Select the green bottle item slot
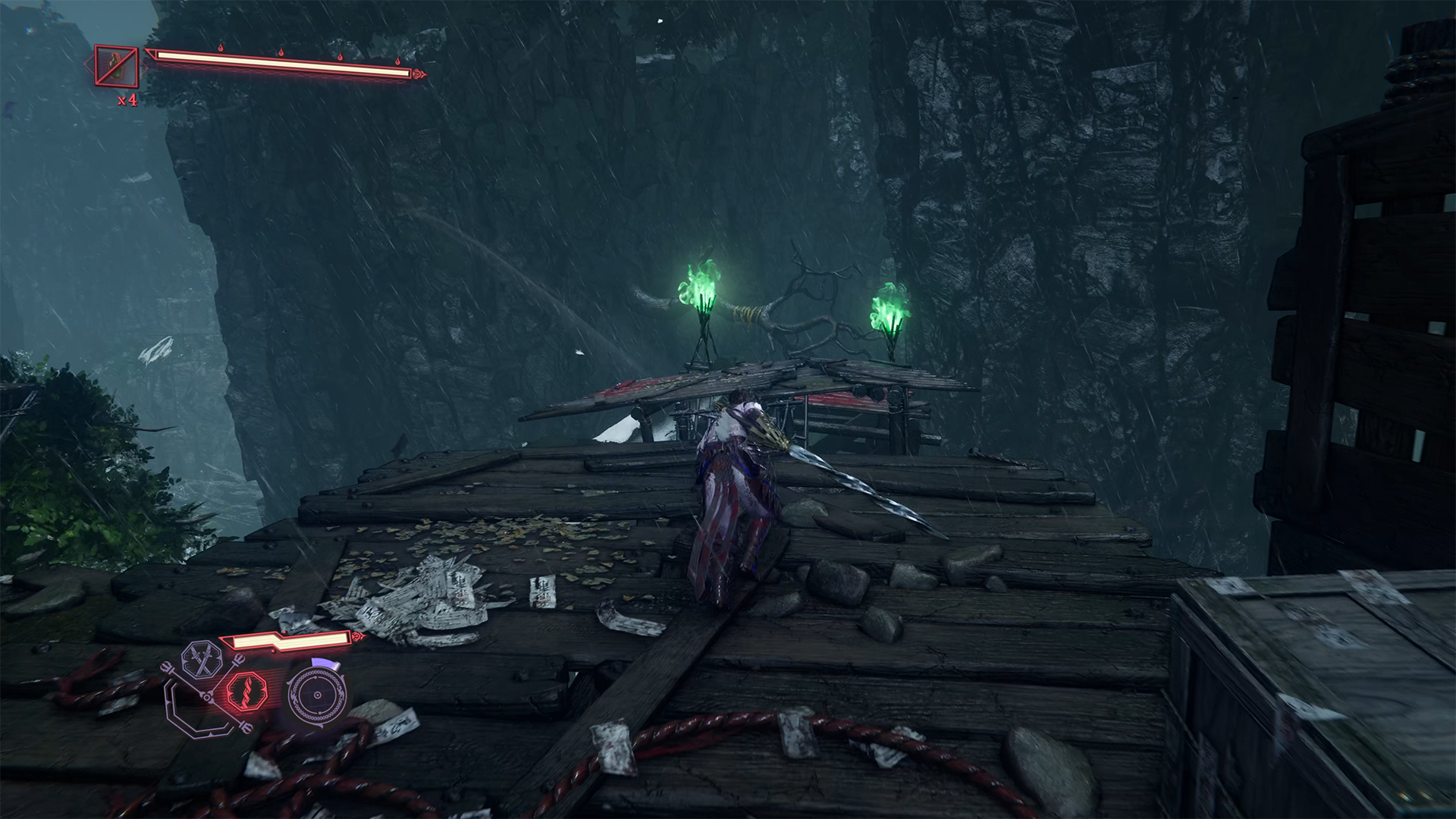This screenshot has height=819, width=1456. [117, 67]
